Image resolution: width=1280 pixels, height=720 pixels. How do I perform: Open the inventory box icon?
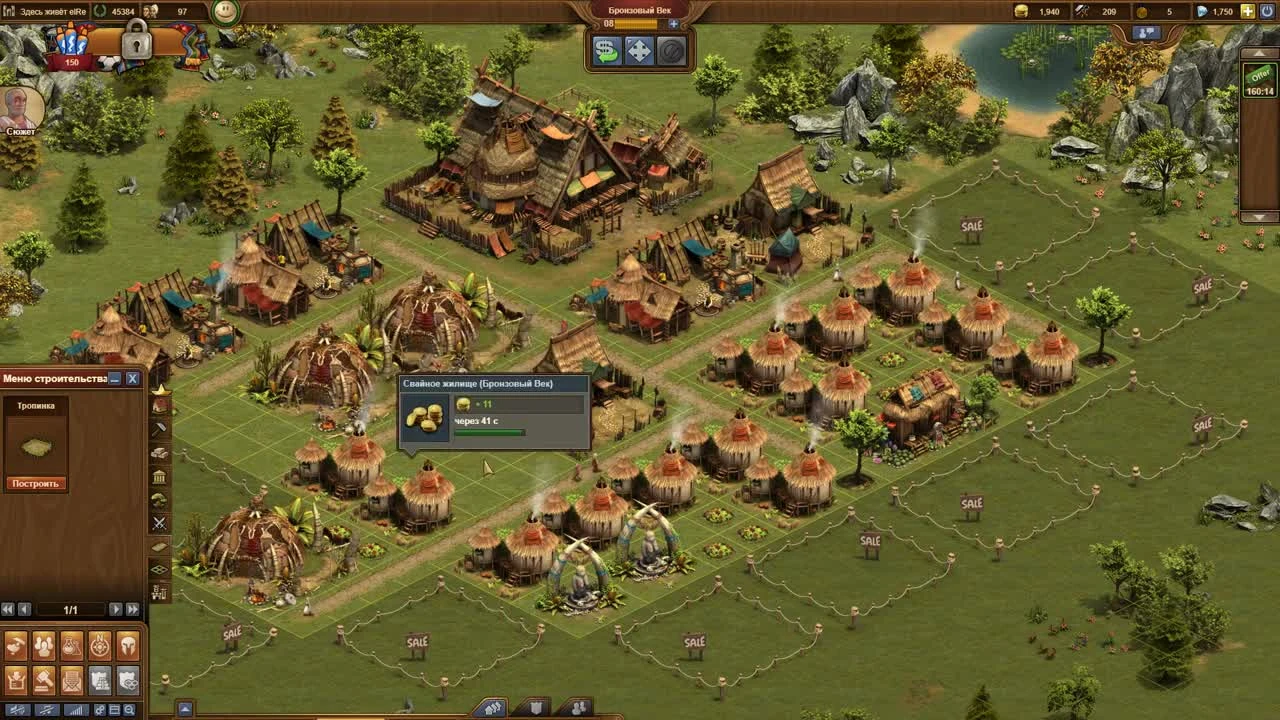click(16, 680)
